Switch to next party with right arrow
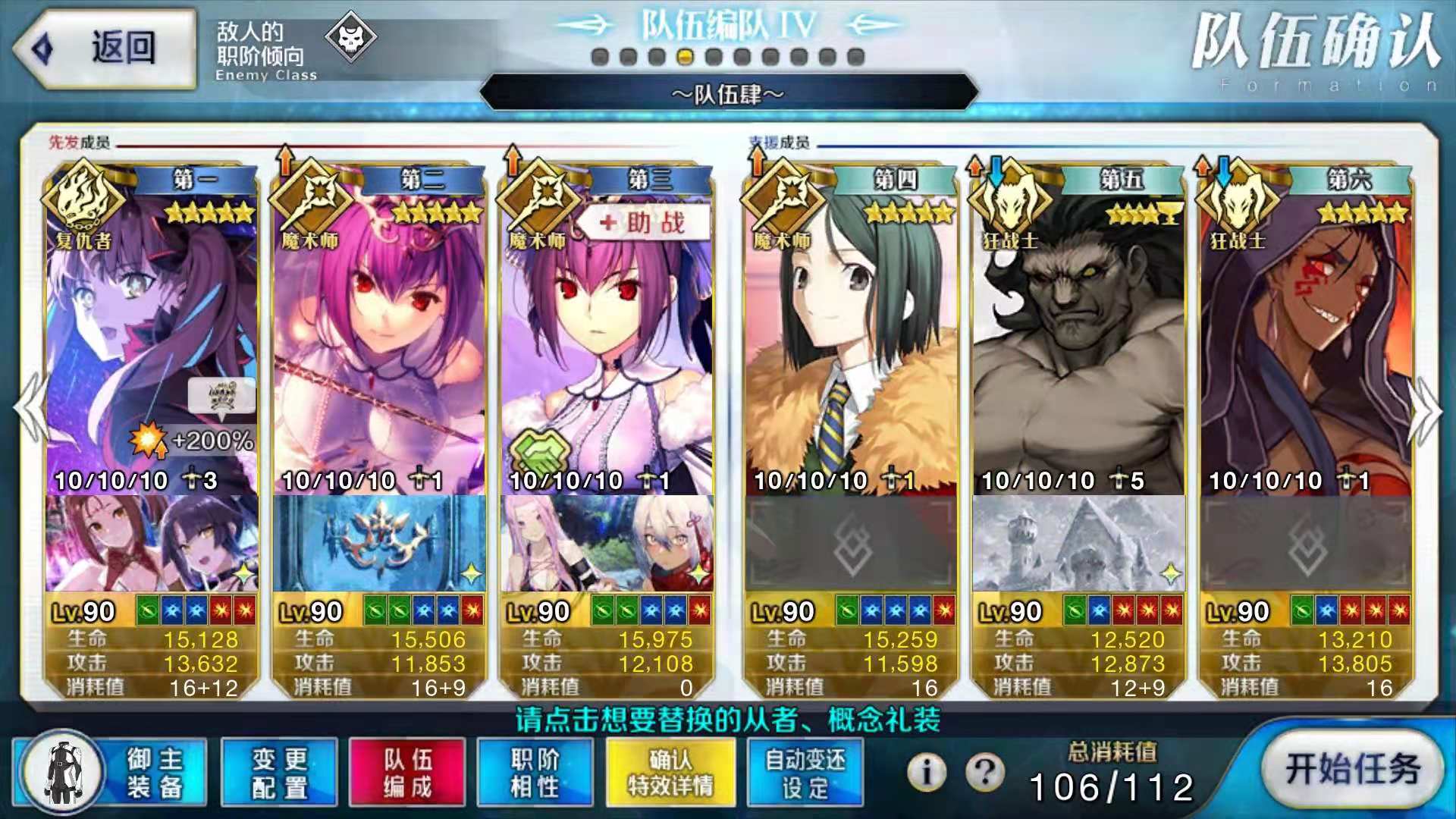This screenshot has width=1456, height=819. 1424,409
